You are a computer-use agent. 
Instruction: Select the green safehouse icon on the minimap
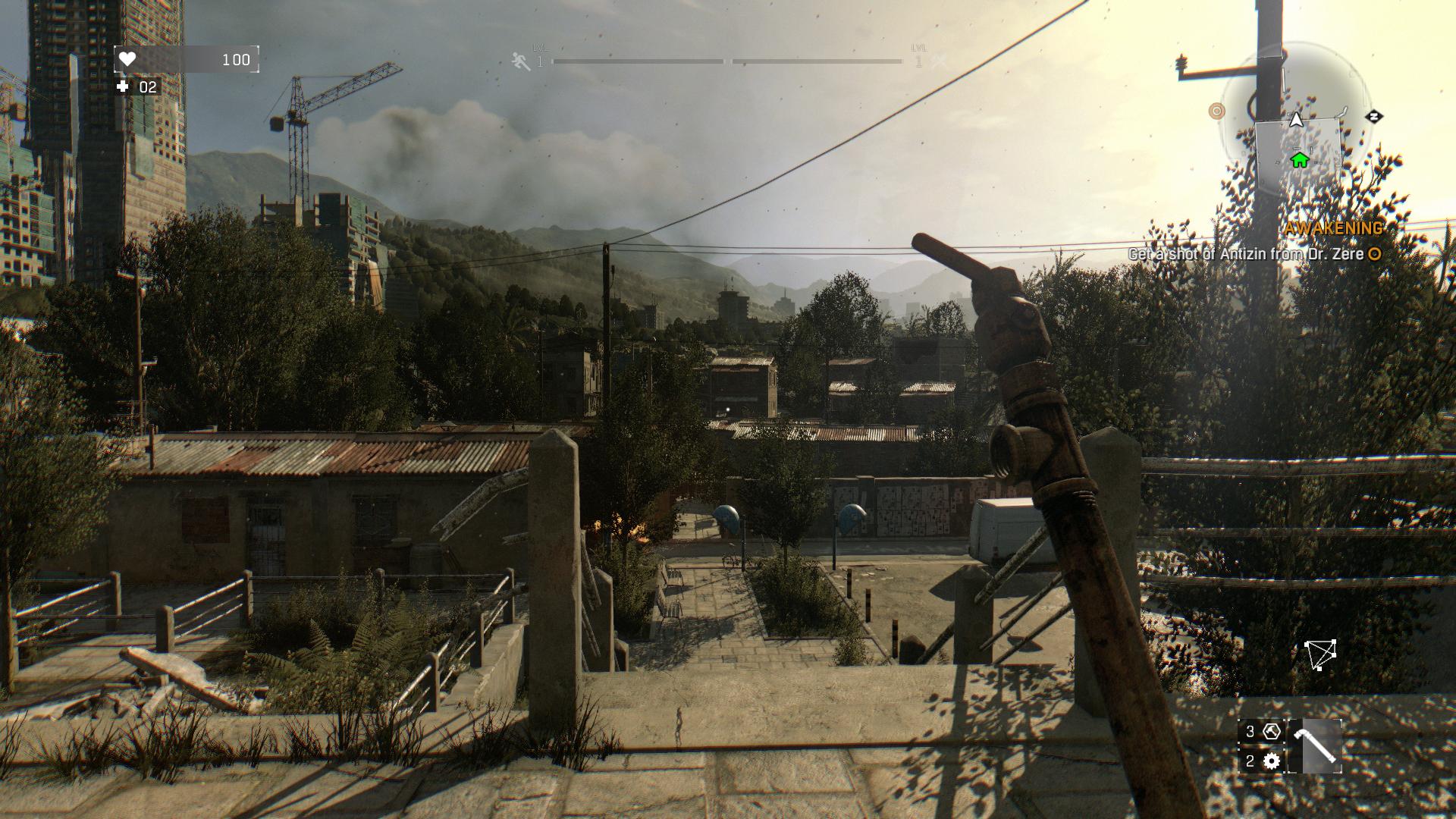click(x=1299, y=161)
